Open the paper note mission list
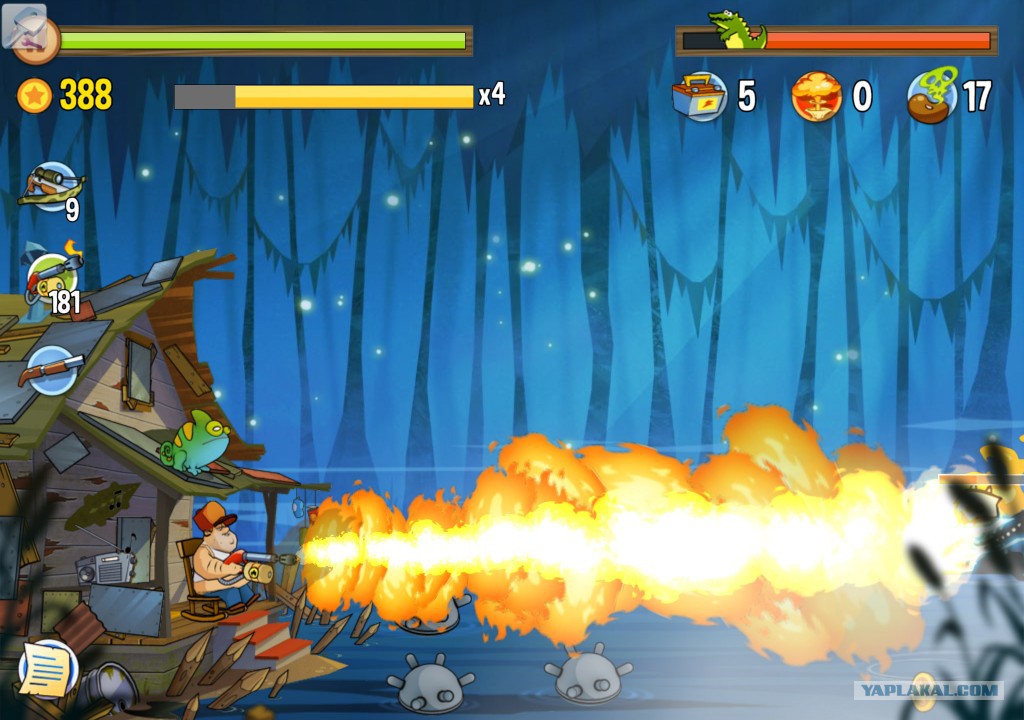 coord(47,670)
